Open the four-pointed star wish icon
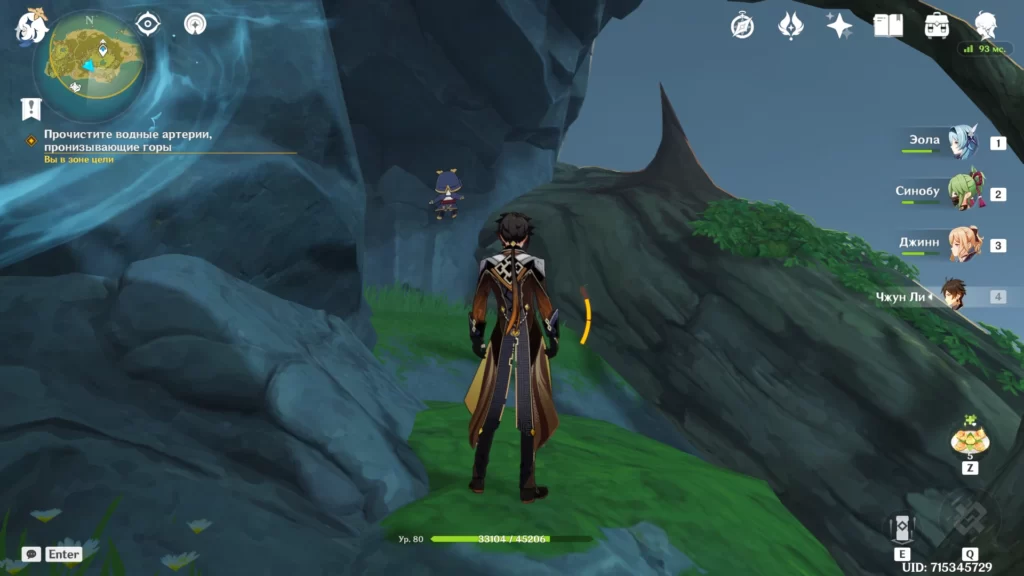 click(839, 26)
